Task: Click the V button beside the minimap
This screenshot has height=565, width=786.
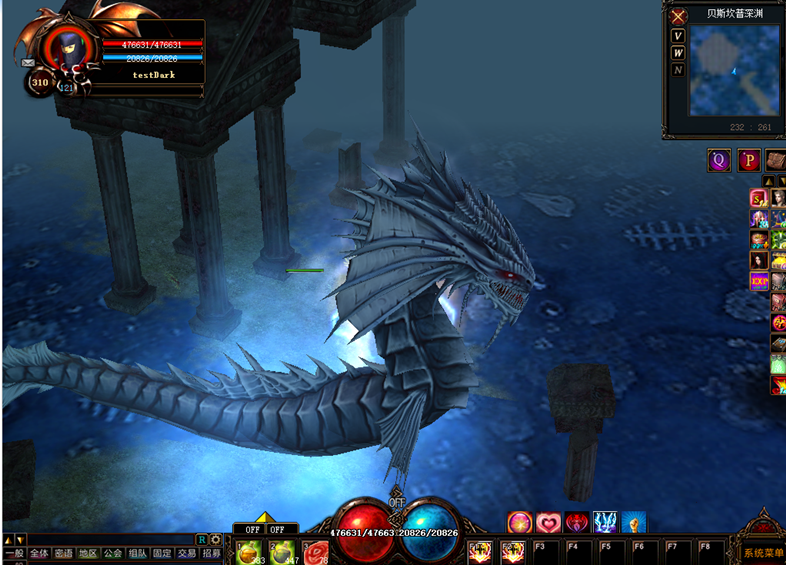Action: tap(678, 36)
